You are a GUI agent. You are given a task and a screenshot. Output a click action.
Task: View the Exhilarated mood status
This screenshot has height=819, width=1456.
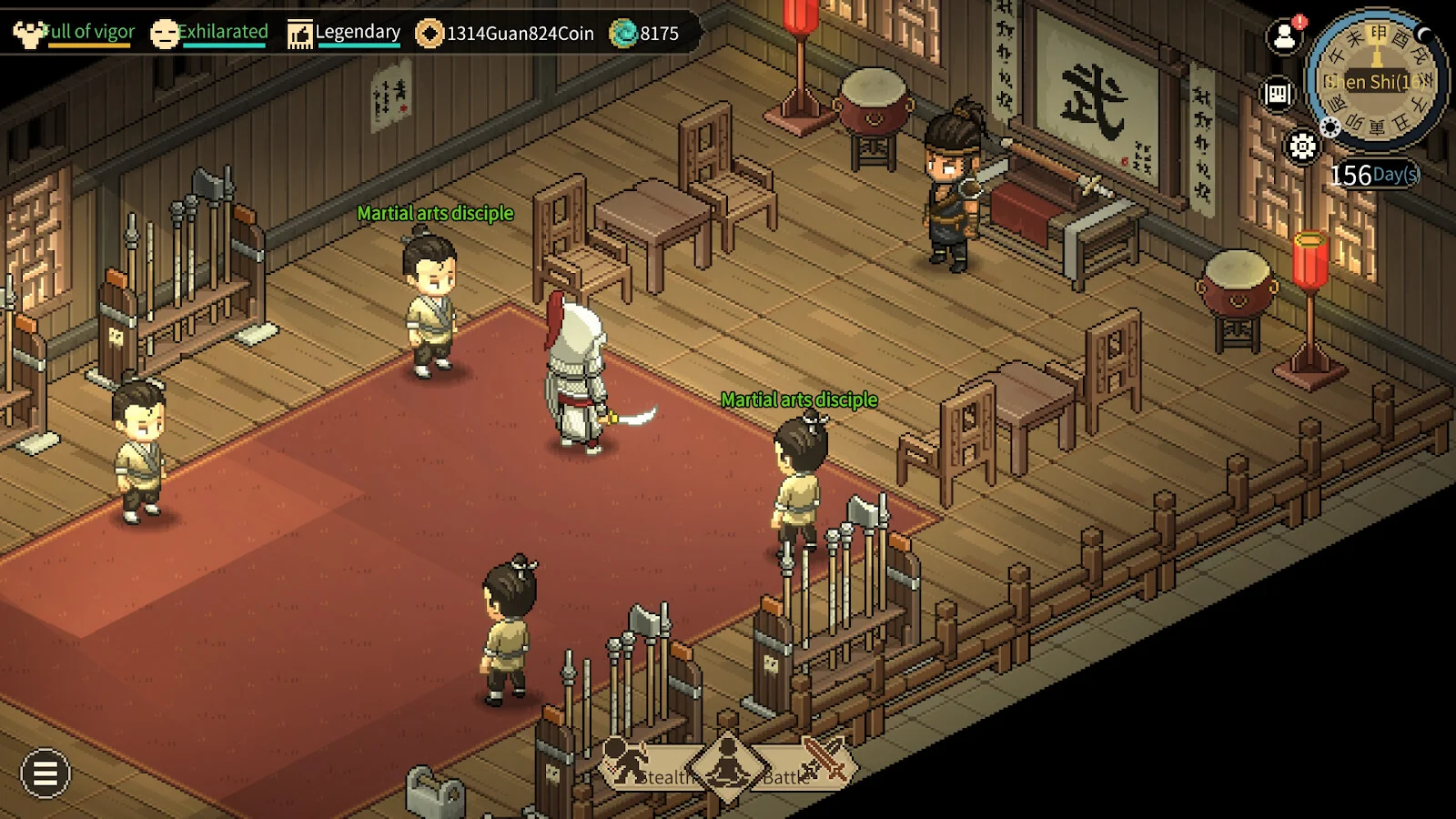coord(210,34)
